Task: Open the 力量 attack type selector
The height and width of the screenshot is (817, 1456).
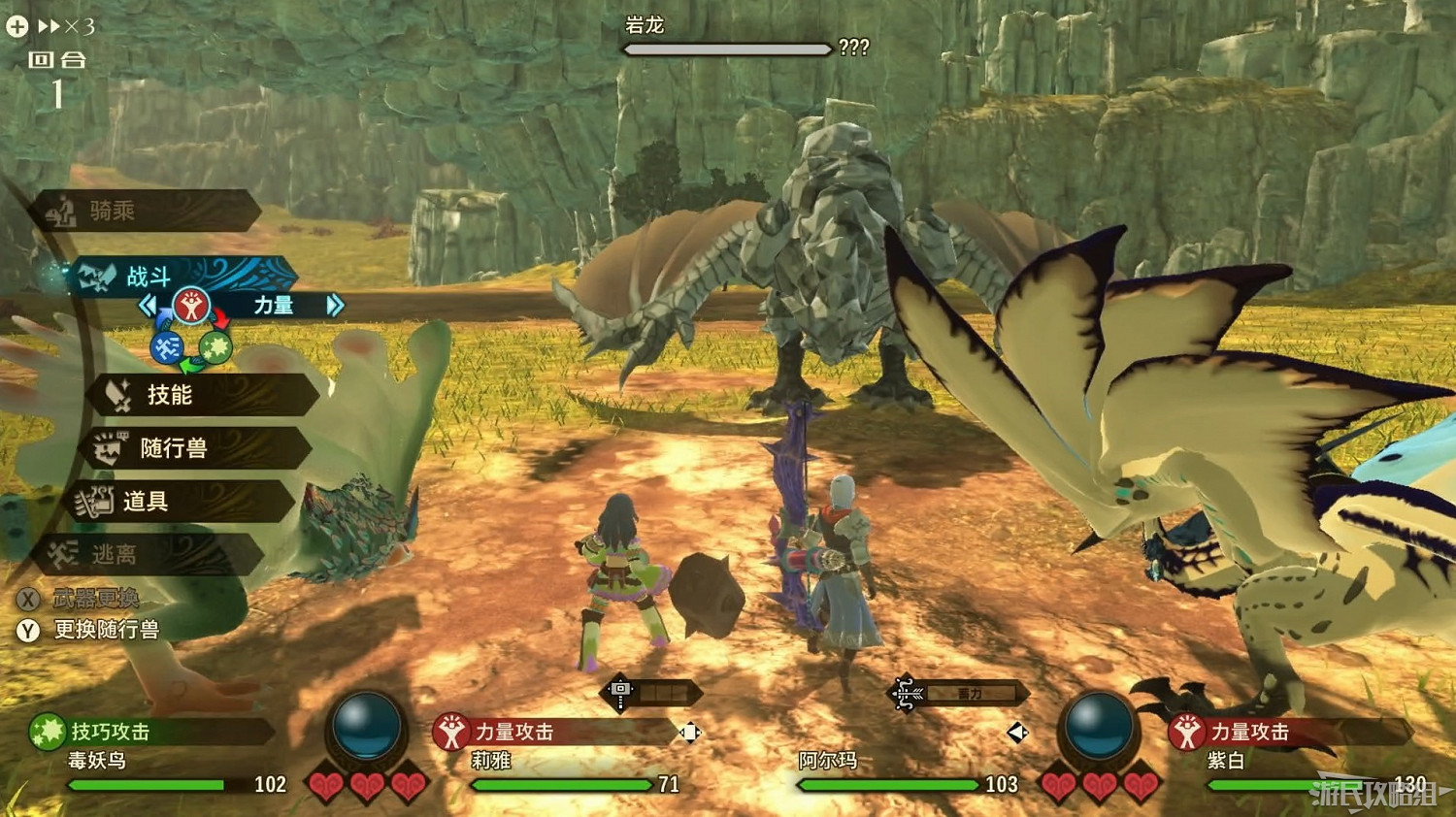Action: point(275,305)
